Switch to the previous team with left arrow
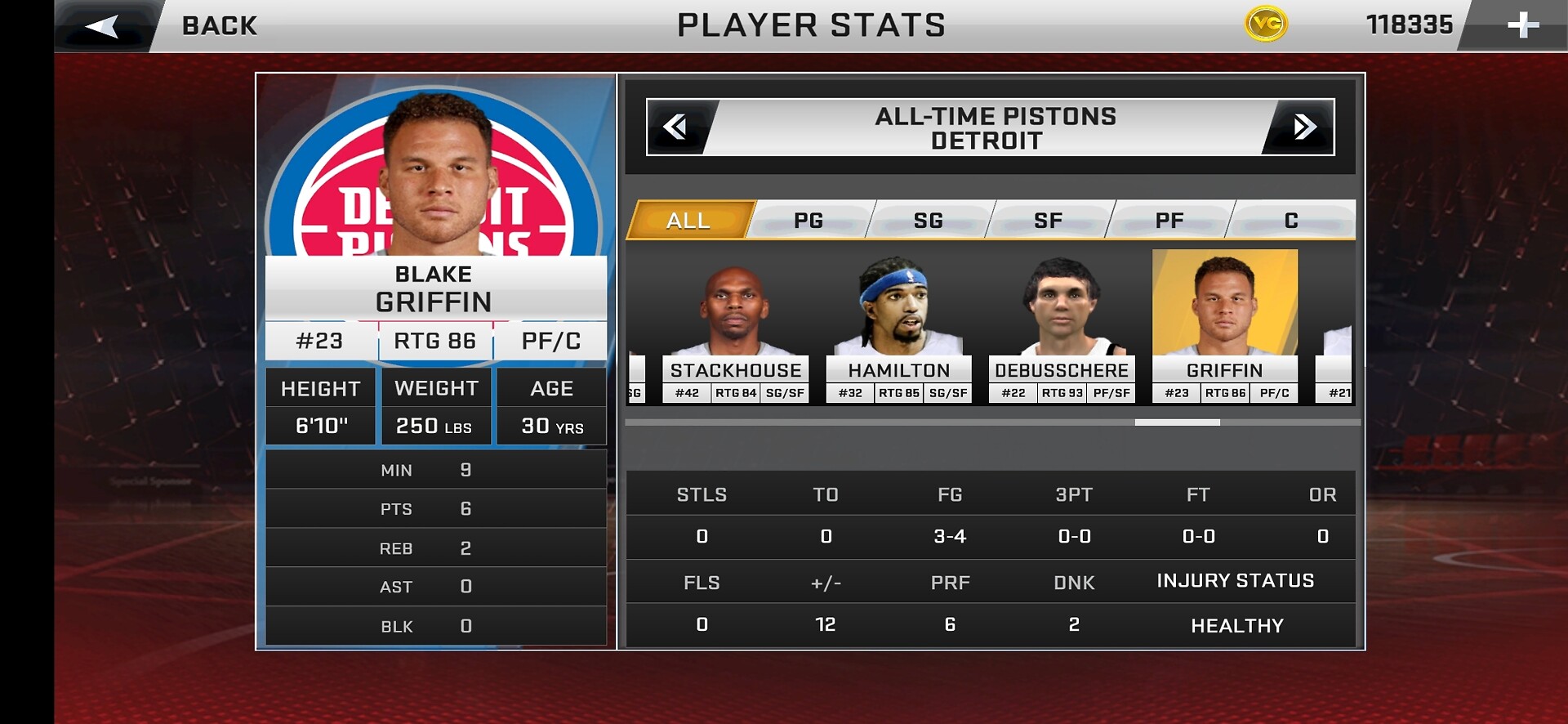The width and height of the screenshot is (1568, 724). click(676, 127)
